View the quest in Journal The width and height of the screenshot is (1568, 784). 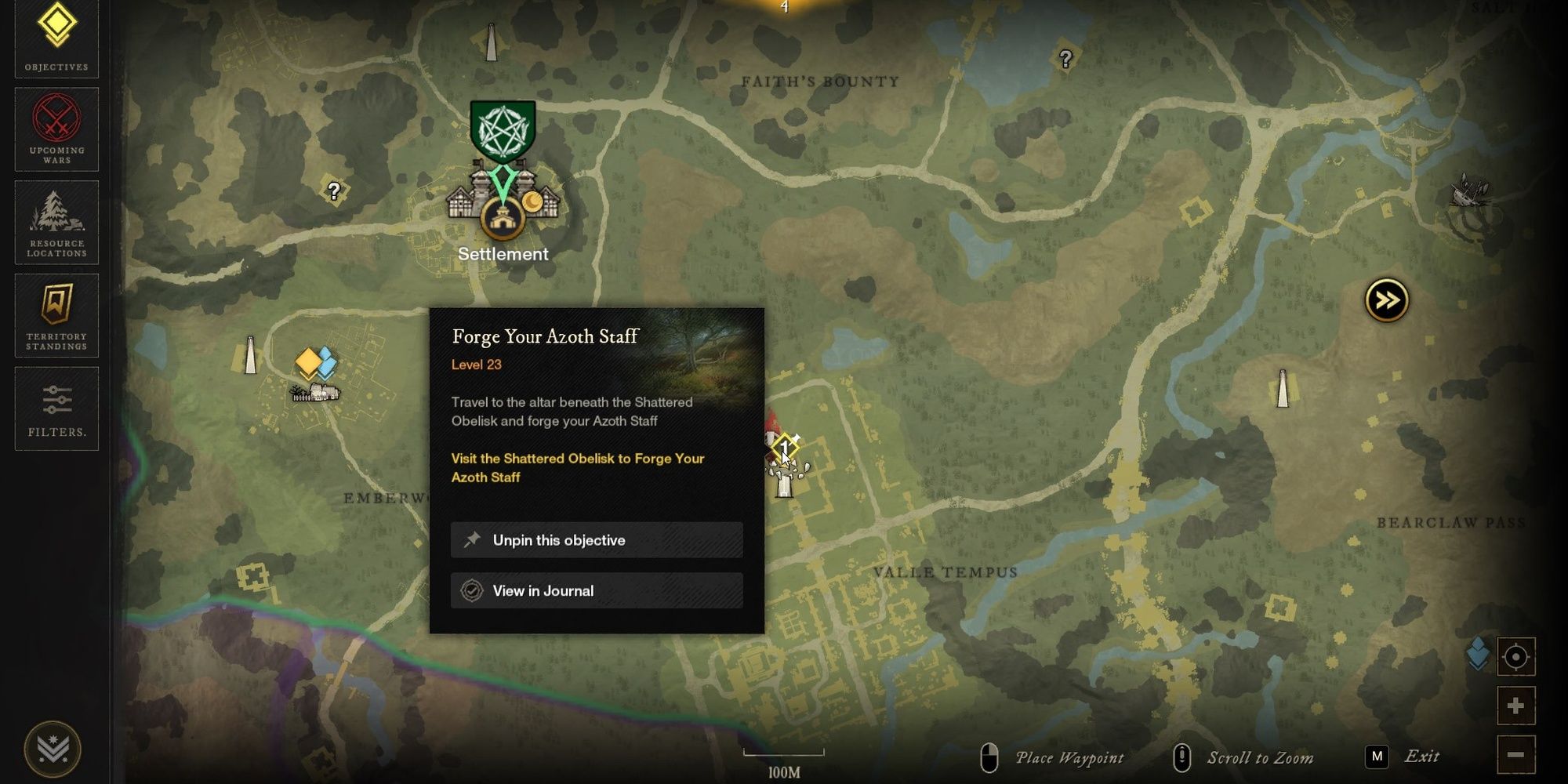[596, 590]
